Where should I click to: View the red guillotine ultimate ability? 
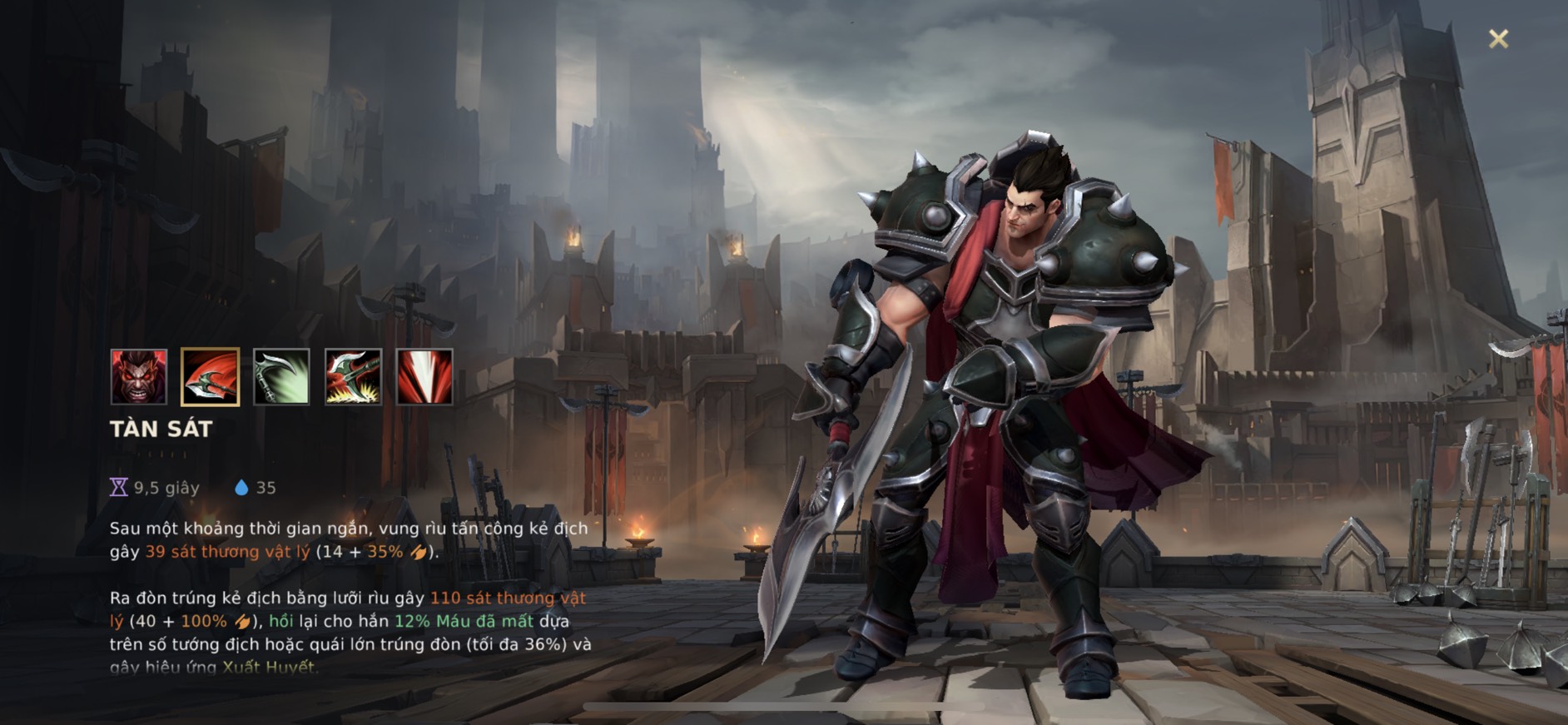(x=424, y=377)
